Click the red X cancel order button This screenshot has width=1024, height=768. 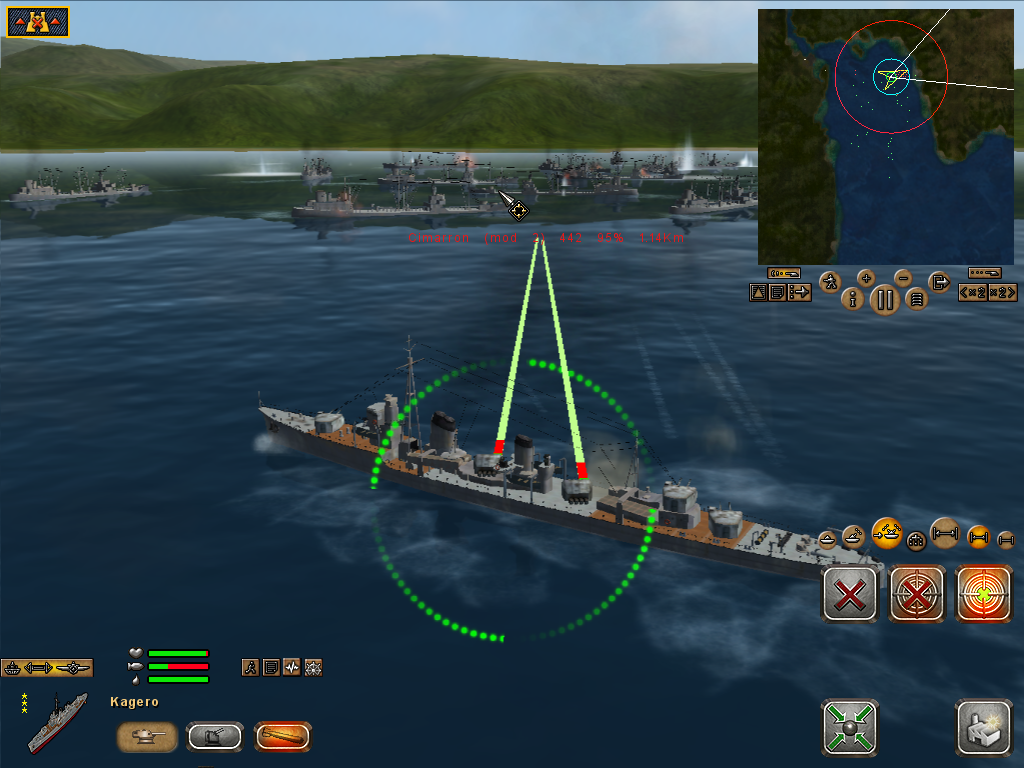(850, 594)
